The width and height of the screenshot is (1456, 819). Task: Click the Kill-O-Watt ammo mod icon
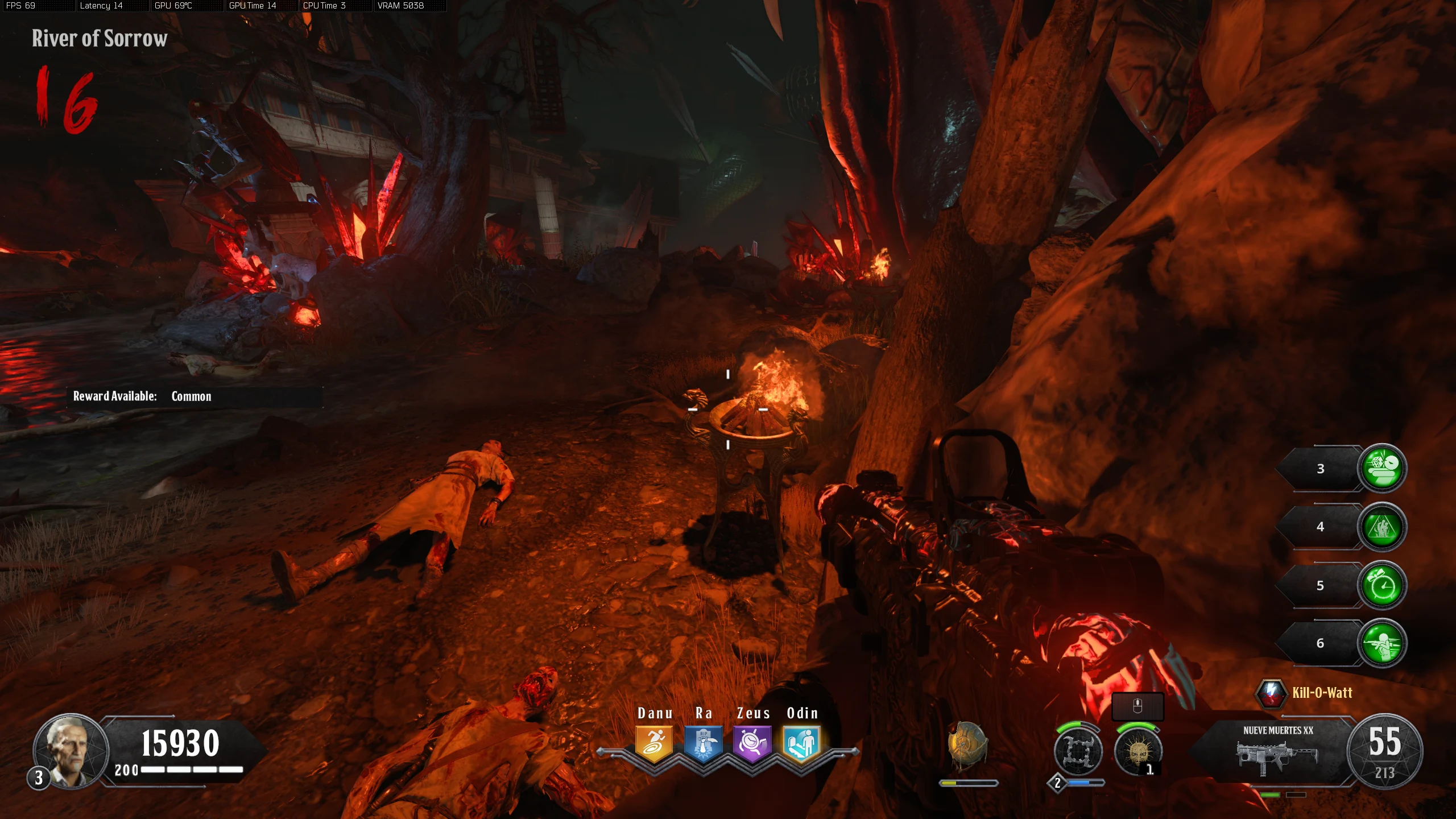[1271, 693]
